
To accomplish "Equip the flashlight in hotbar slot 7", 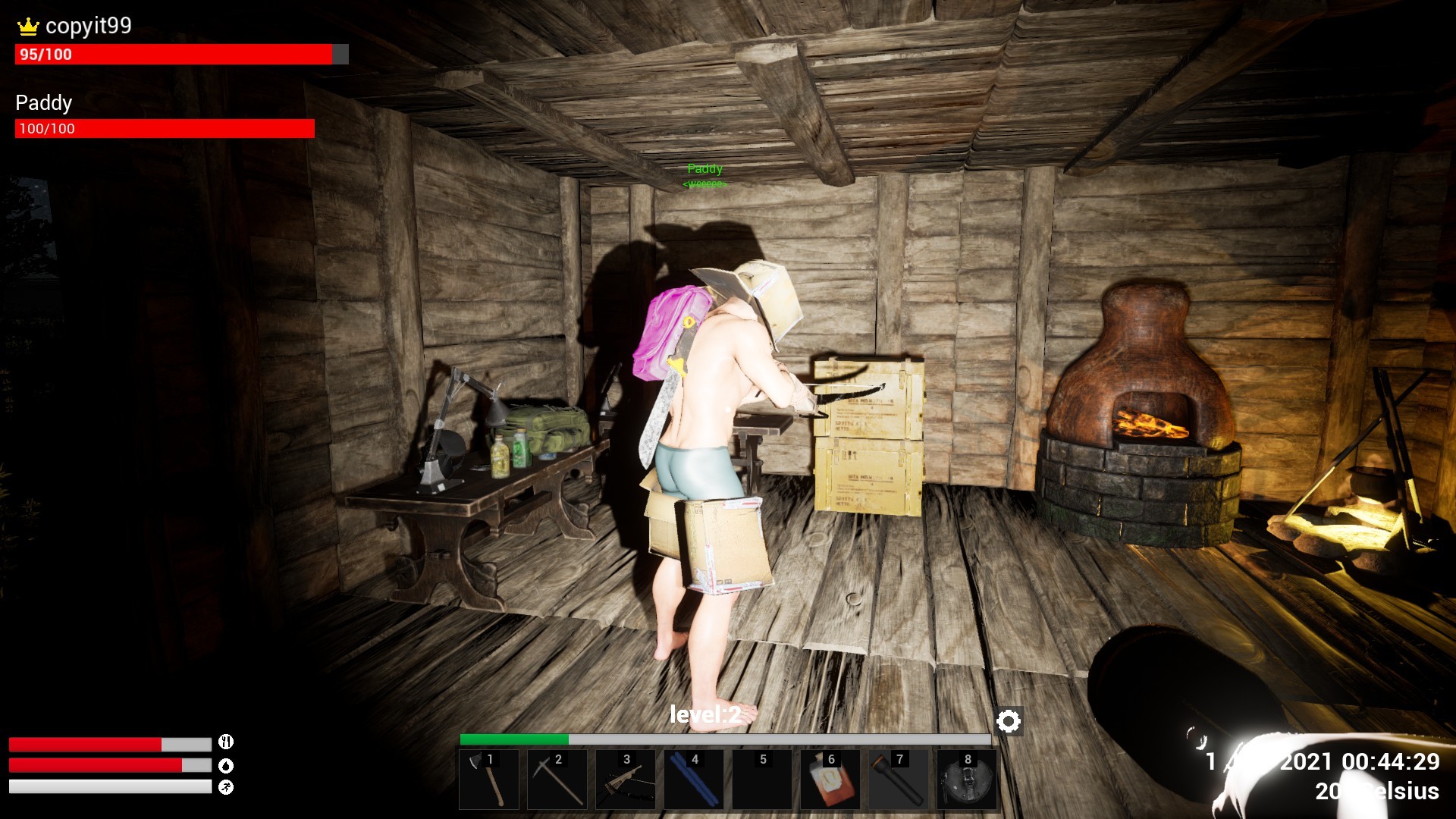I will [x=899, y=780].
